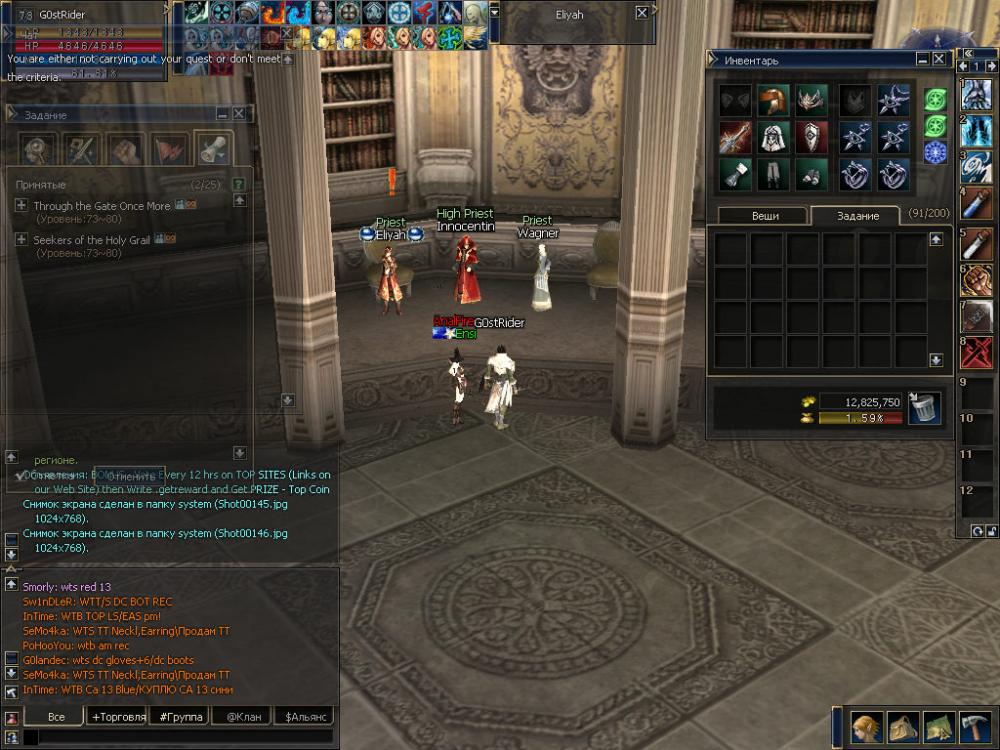Open the @Клан clan chat tab
This screenshot has height=750, width=1000.
tap(243, 717)
